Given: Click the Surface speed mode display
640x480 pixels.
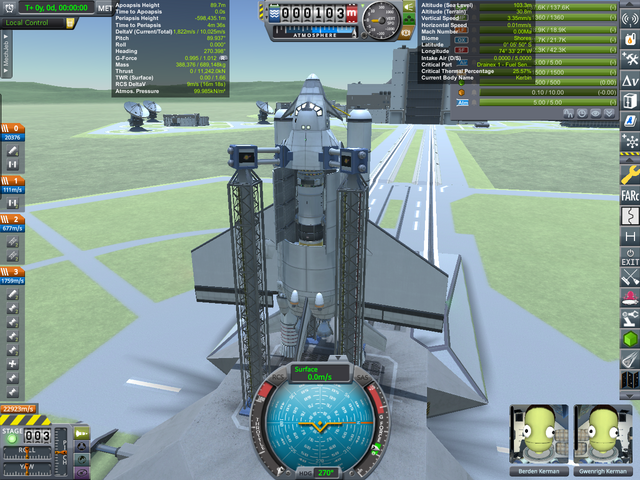Looking at the screenshot, I should coord(318,372).
